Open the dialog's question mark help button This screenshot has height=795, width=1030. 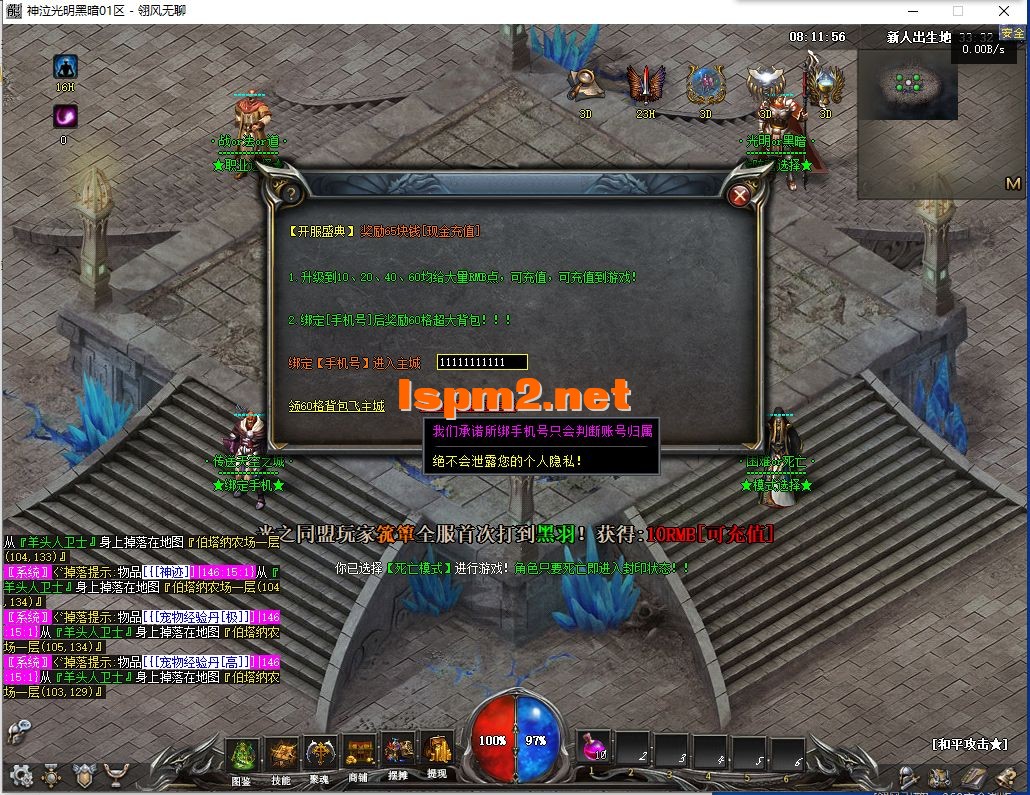(291, 193)
